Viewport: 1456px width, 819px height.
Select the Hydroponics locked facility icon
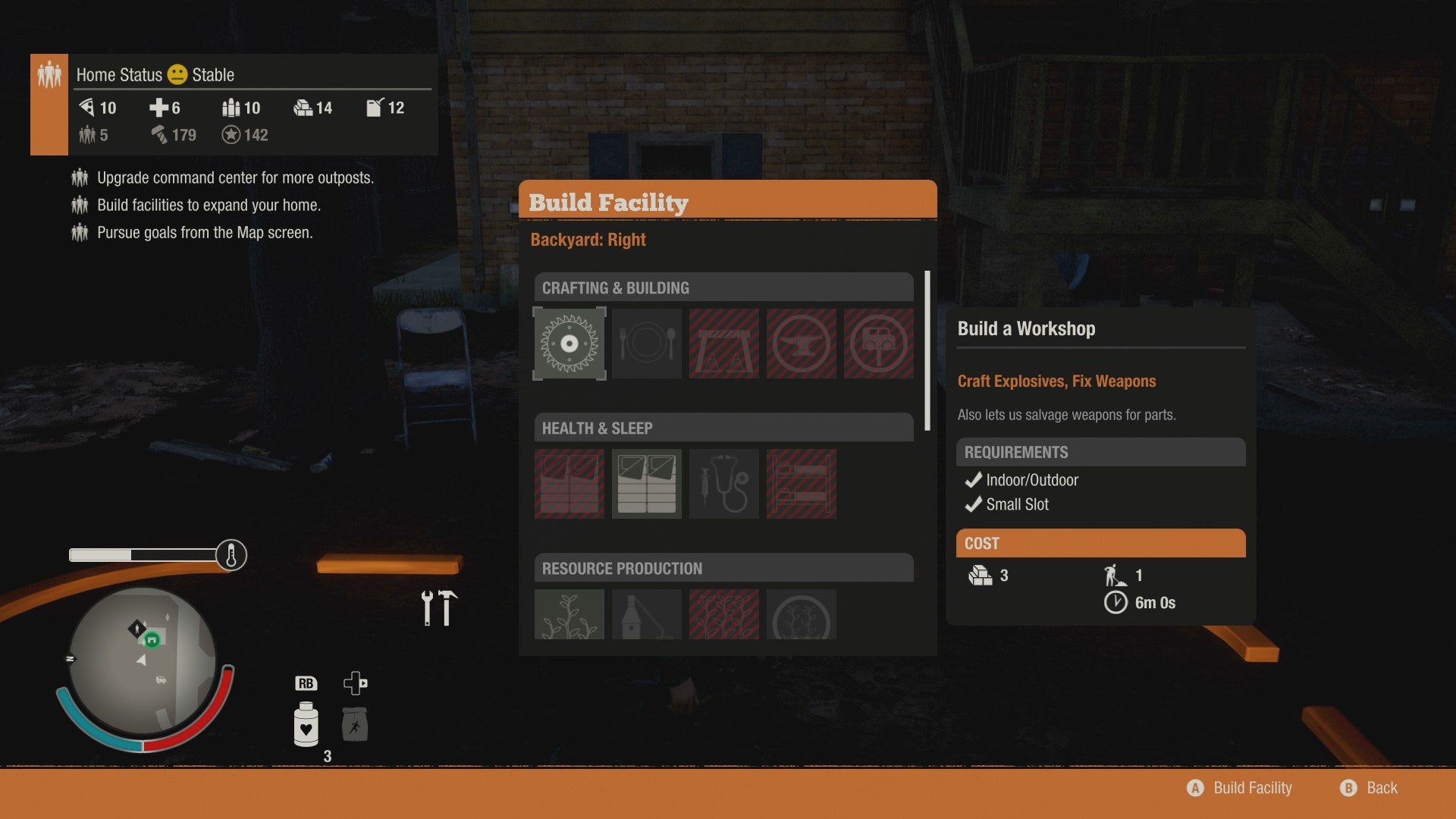pyautogui.click(x=723, y=614)
